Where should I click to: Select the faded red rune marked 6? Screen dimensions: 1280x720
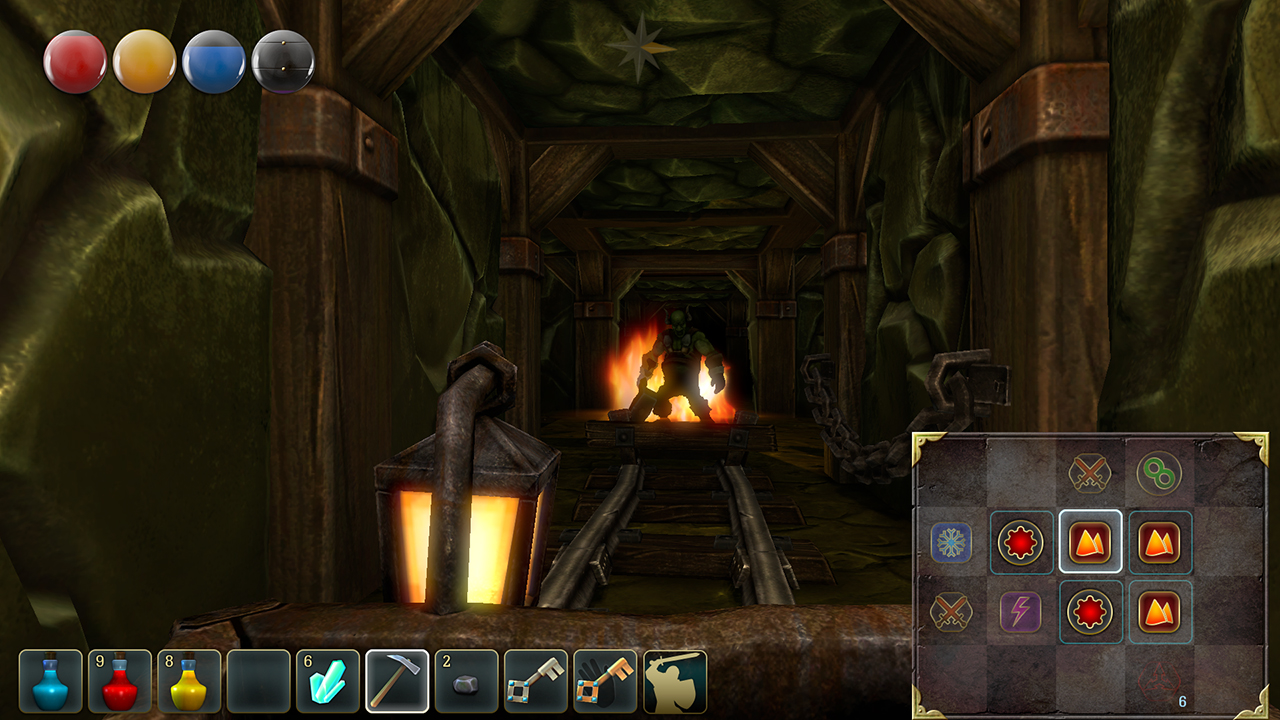(x=1159, y=682)
